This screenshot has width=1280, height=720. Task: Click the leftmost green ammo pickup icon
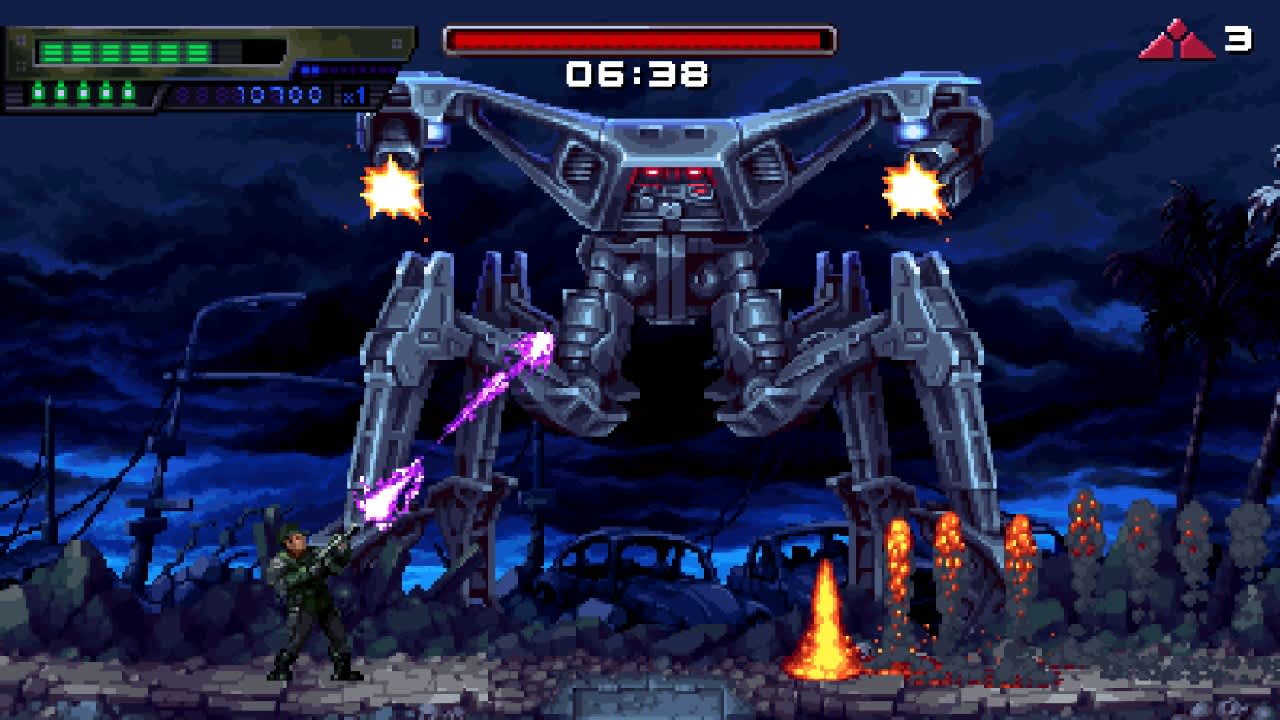click(x=38, y=92)
